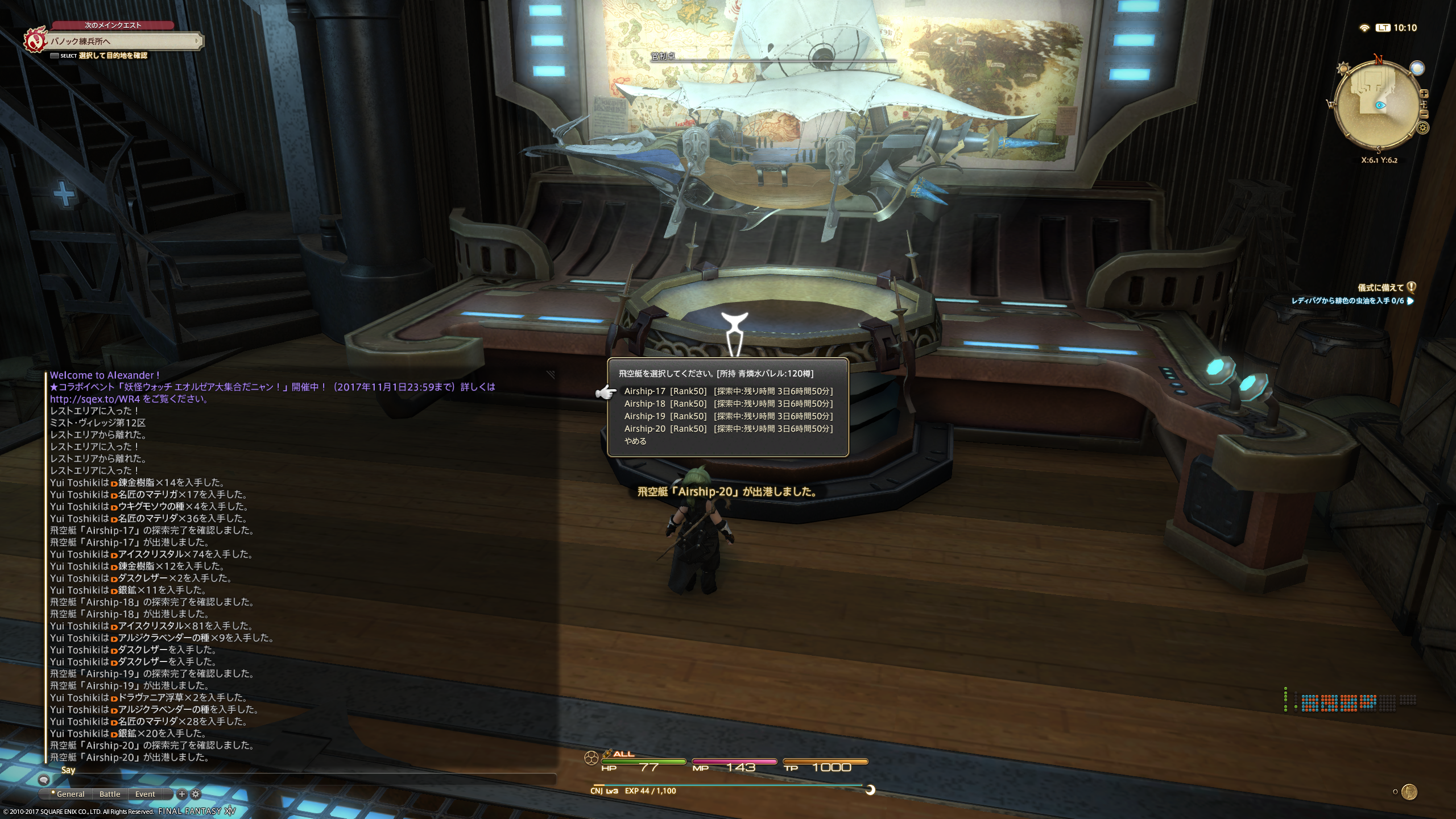Add a new chat tab with the plus button

tap(182, 794)
